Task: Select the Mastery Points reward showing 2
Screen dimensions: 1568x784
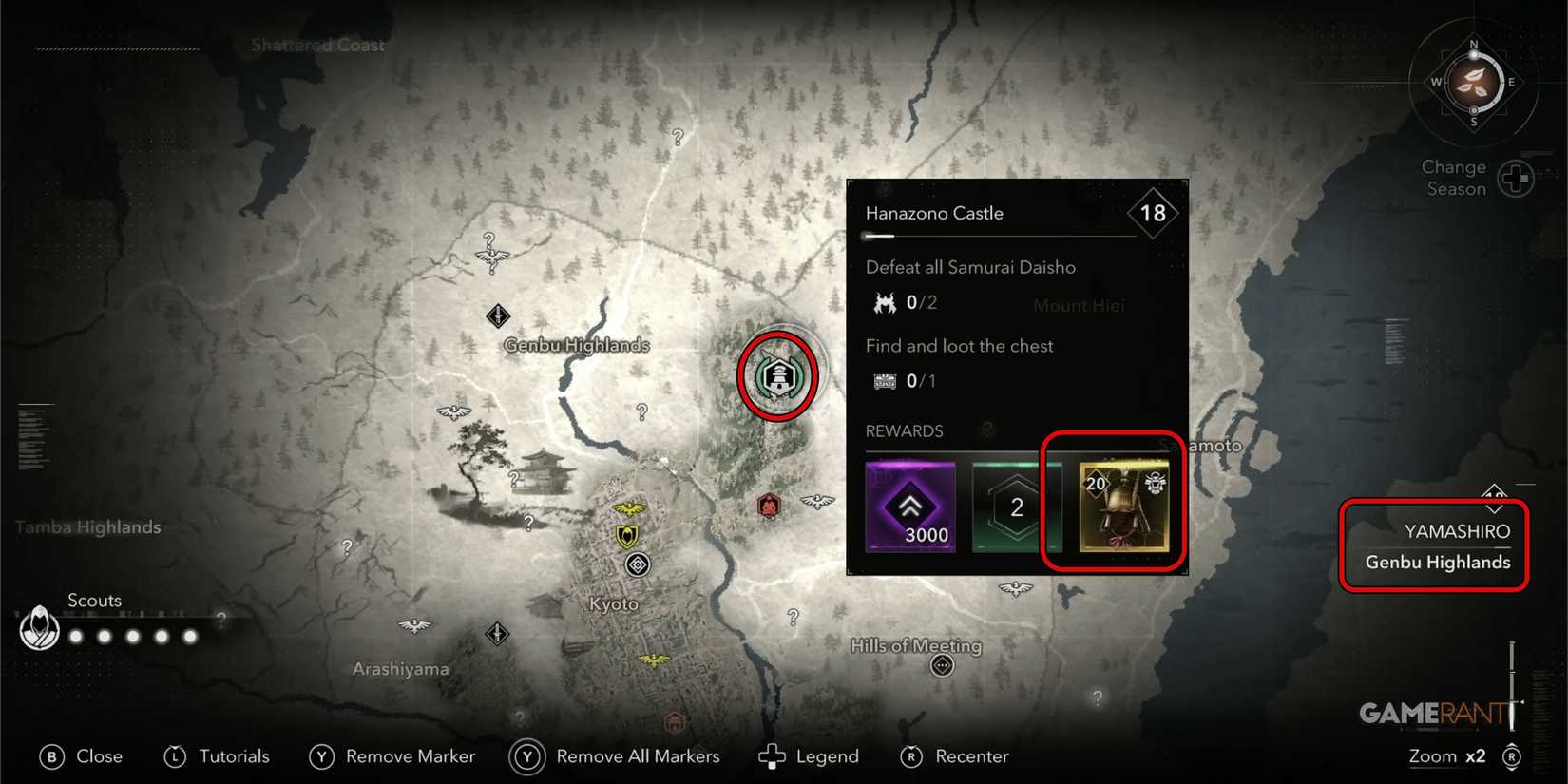Action: point(1015,507)
